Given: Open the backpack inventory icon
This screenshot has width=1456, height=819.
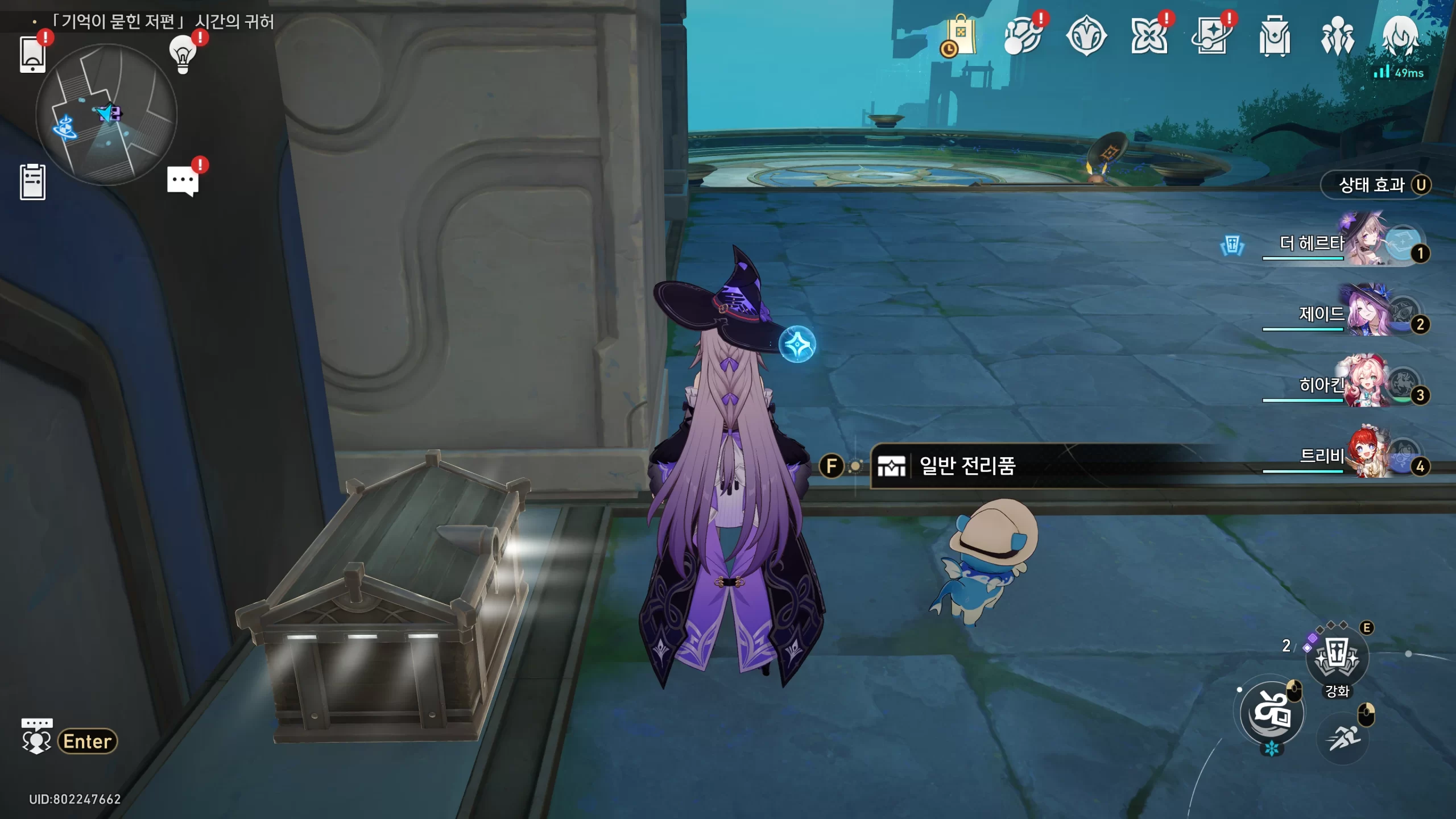Looking at the screenshot, I should [x=1274, y=36].
